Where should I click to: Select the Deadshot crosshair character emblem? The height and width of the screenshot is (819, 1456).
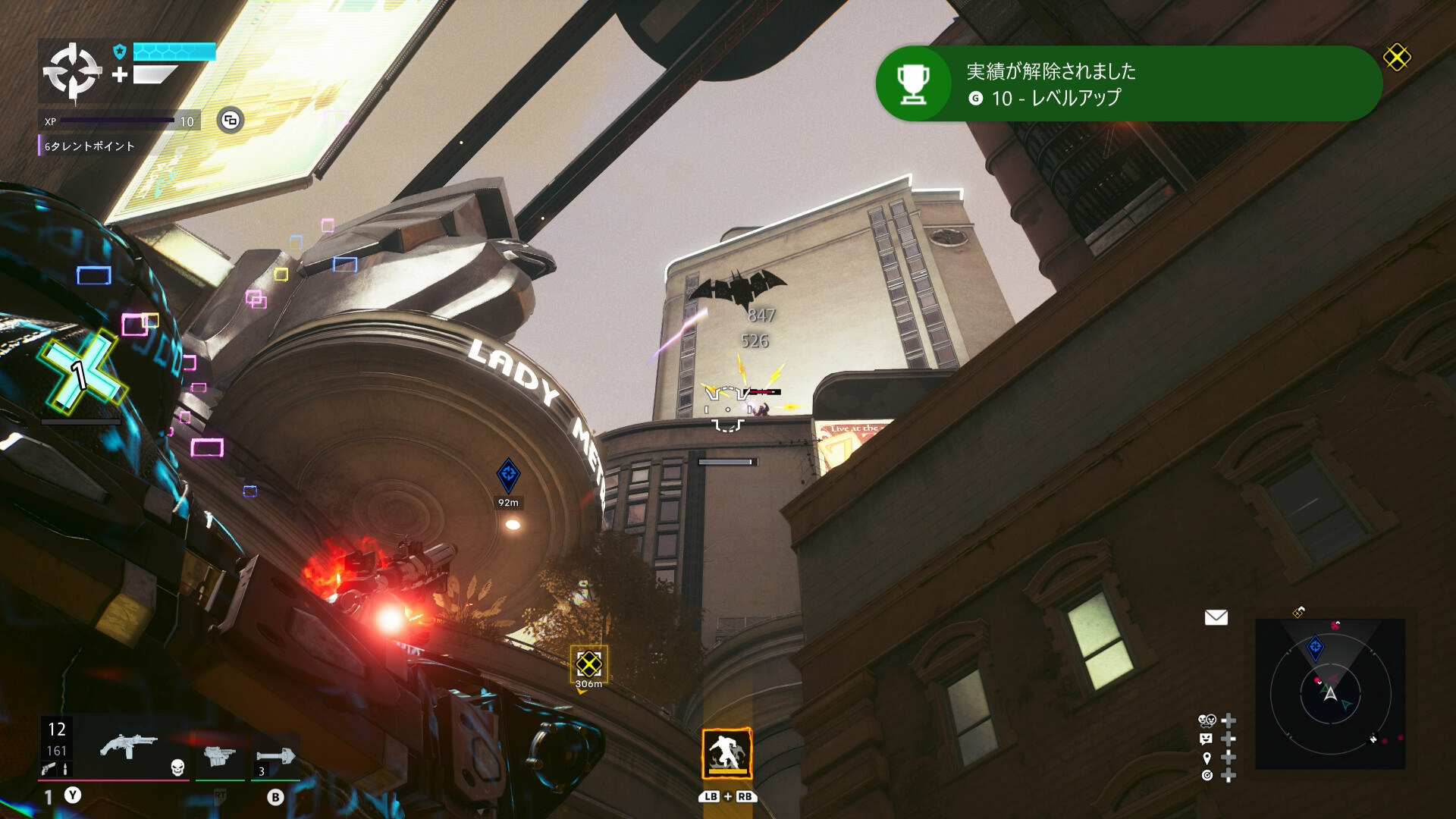[72, 72]
